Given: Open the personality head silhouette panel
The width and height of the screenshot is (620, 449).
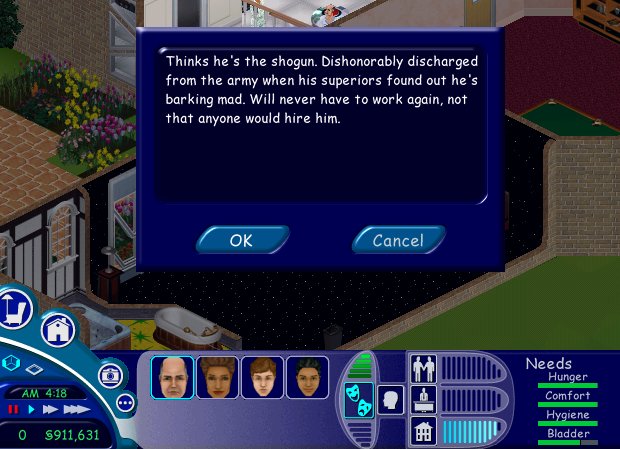Looking at the screenshot, I should pyautogui.click(x=390, y=398).
